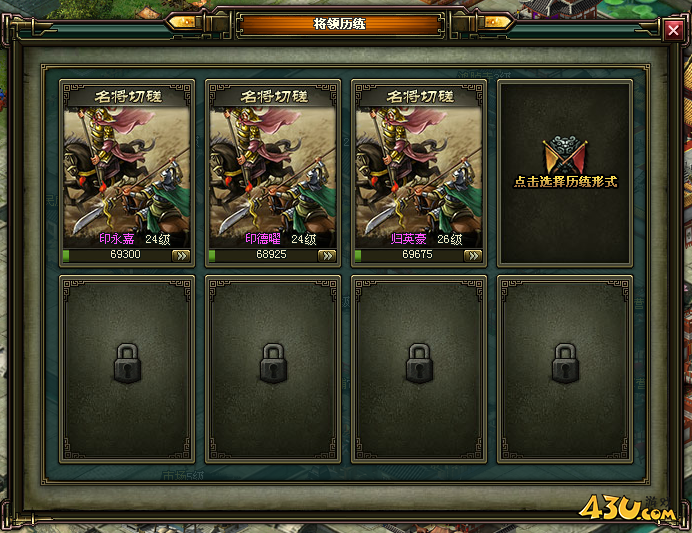Click the arrow button beside 69675
The image size is (692, 533).
click(x=473, y=255)
